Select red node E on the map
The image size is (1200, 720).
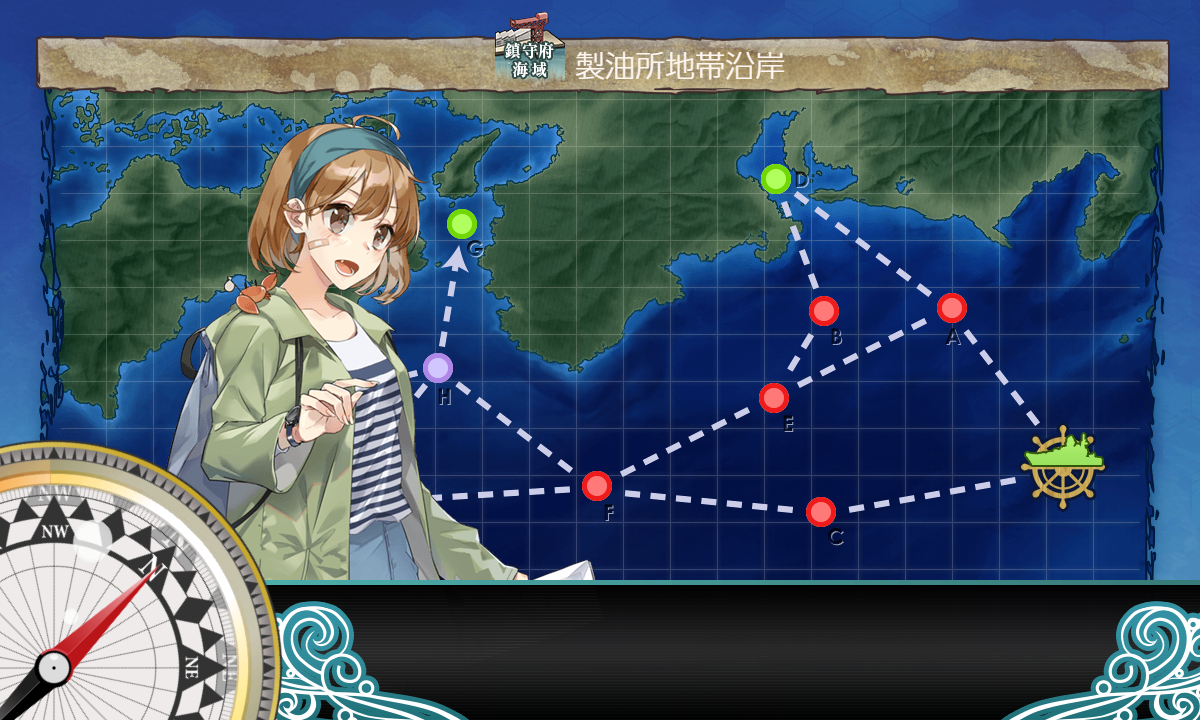(774, 398)
